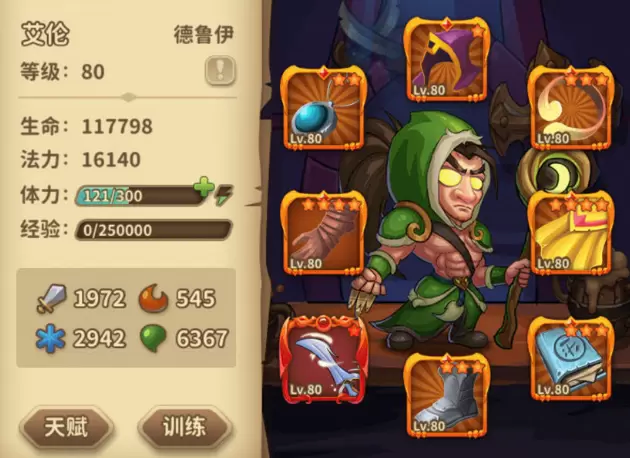Viewport: 630px width, 458px height.
Task: Select the blue spellbook equipment slot
Action: coord(569,357)
